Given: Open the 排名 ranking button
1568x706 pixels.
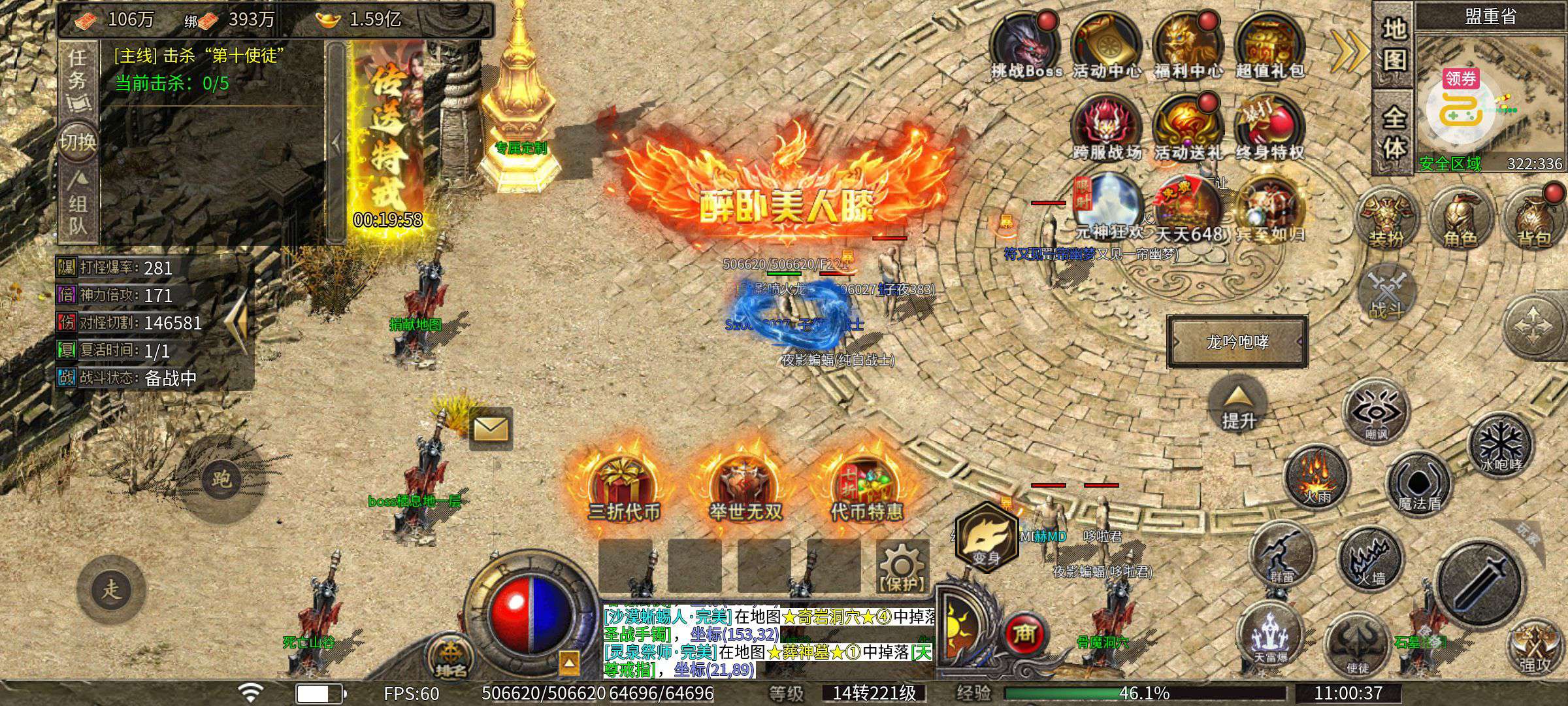Looking at the screenshot, I should [451, 656].
